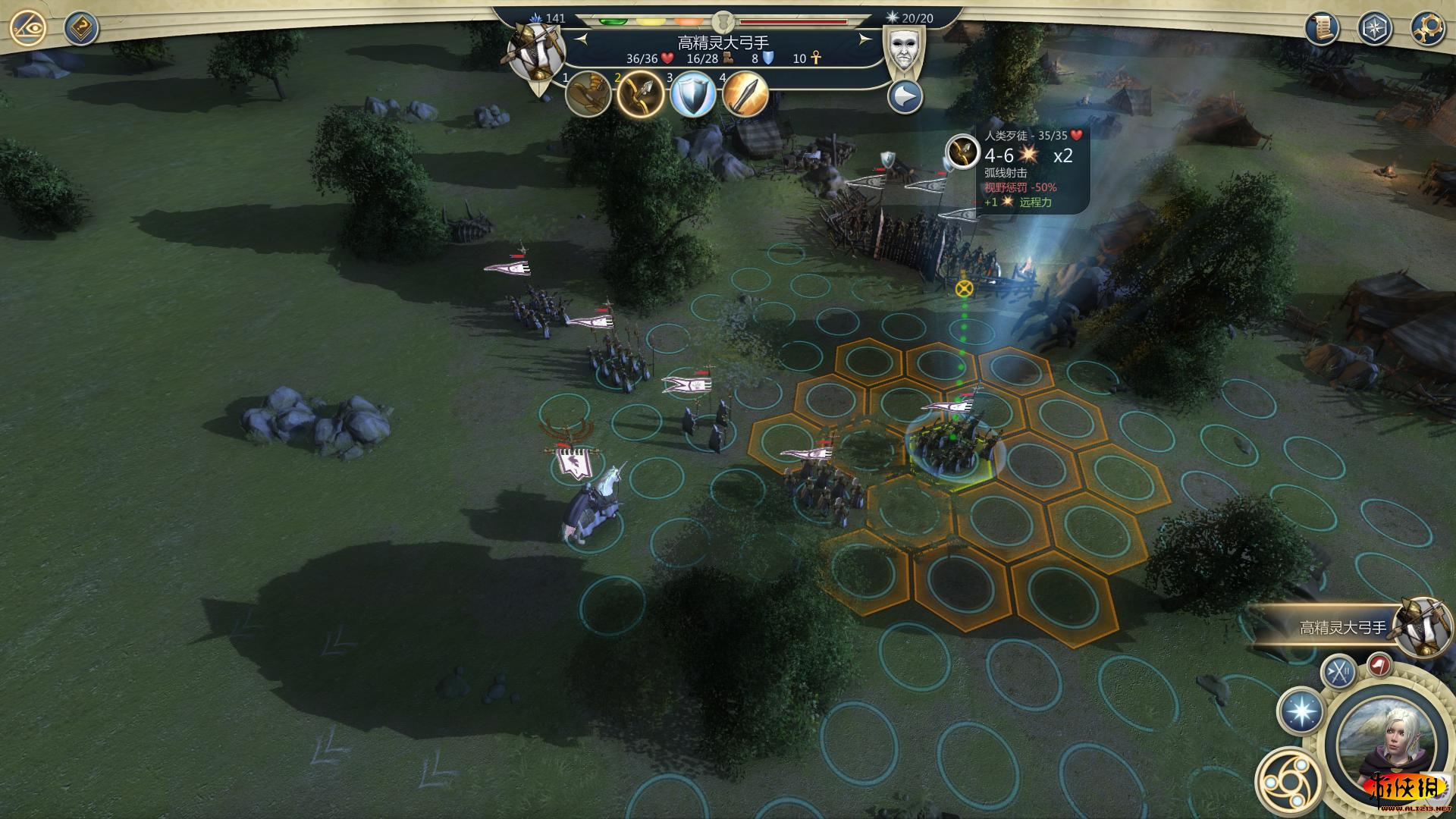This screenshot has height=819, width=1456.
Task: Click the hexagon compass star button
Action: [x=1373, y=29]
